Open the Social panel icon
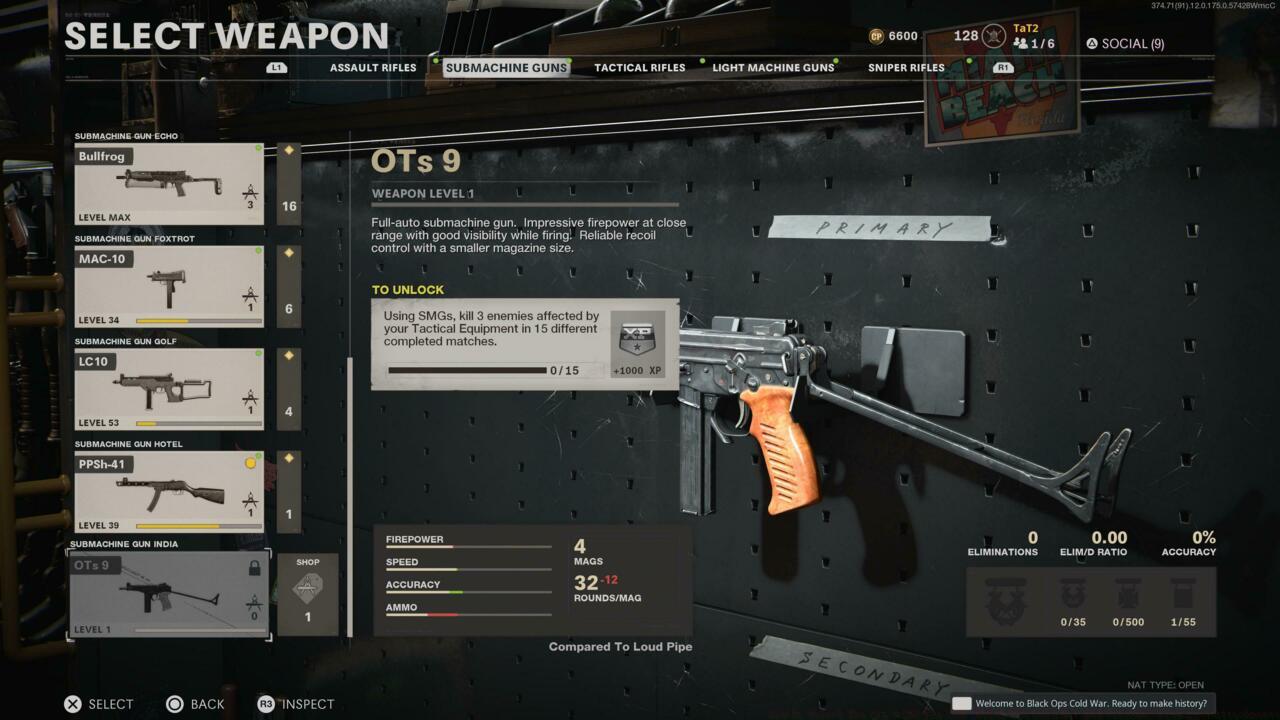 coord(1091,44)
